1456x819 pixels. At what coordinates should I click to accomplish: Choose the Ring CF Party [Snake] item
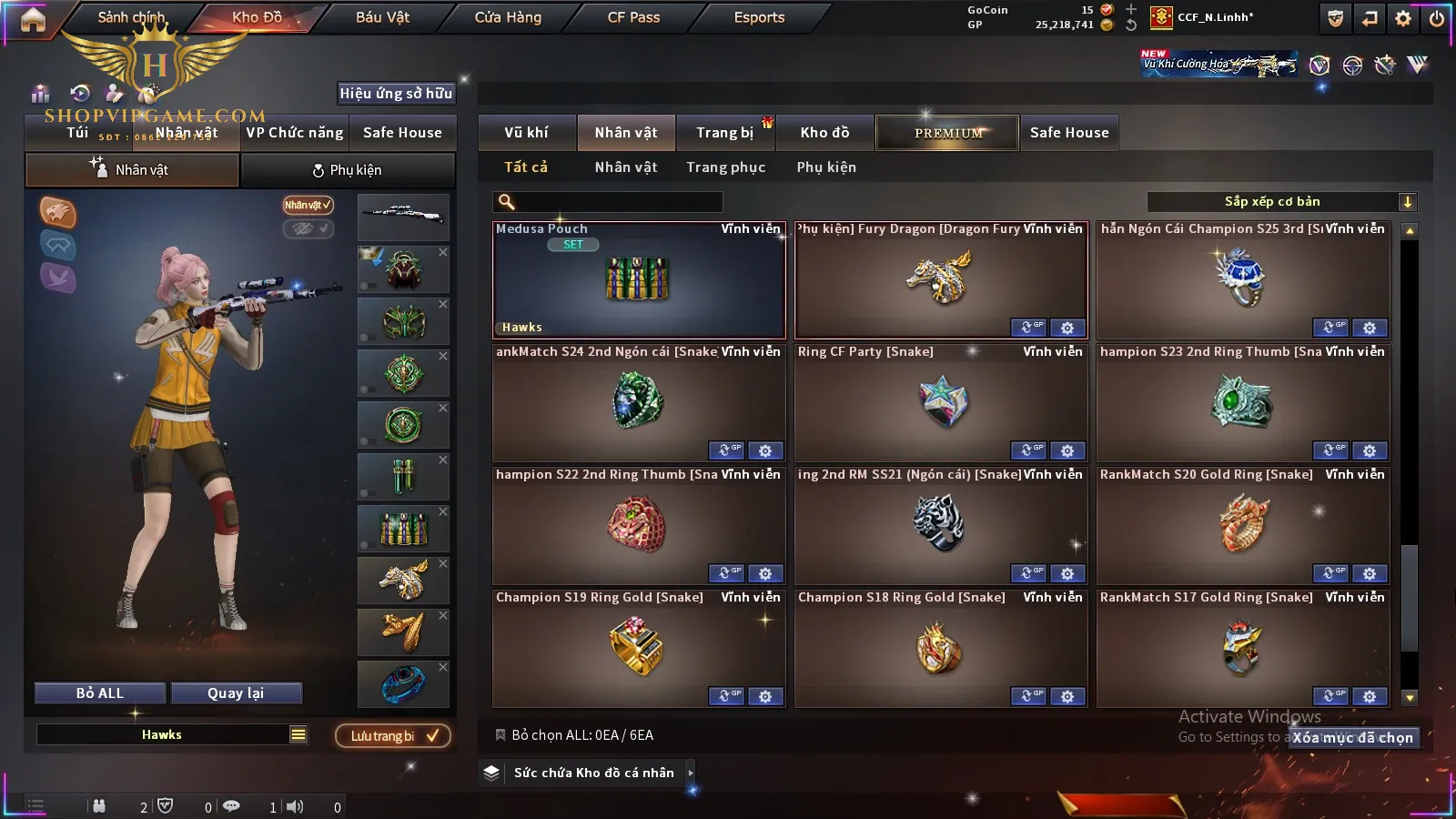[941, 402]
